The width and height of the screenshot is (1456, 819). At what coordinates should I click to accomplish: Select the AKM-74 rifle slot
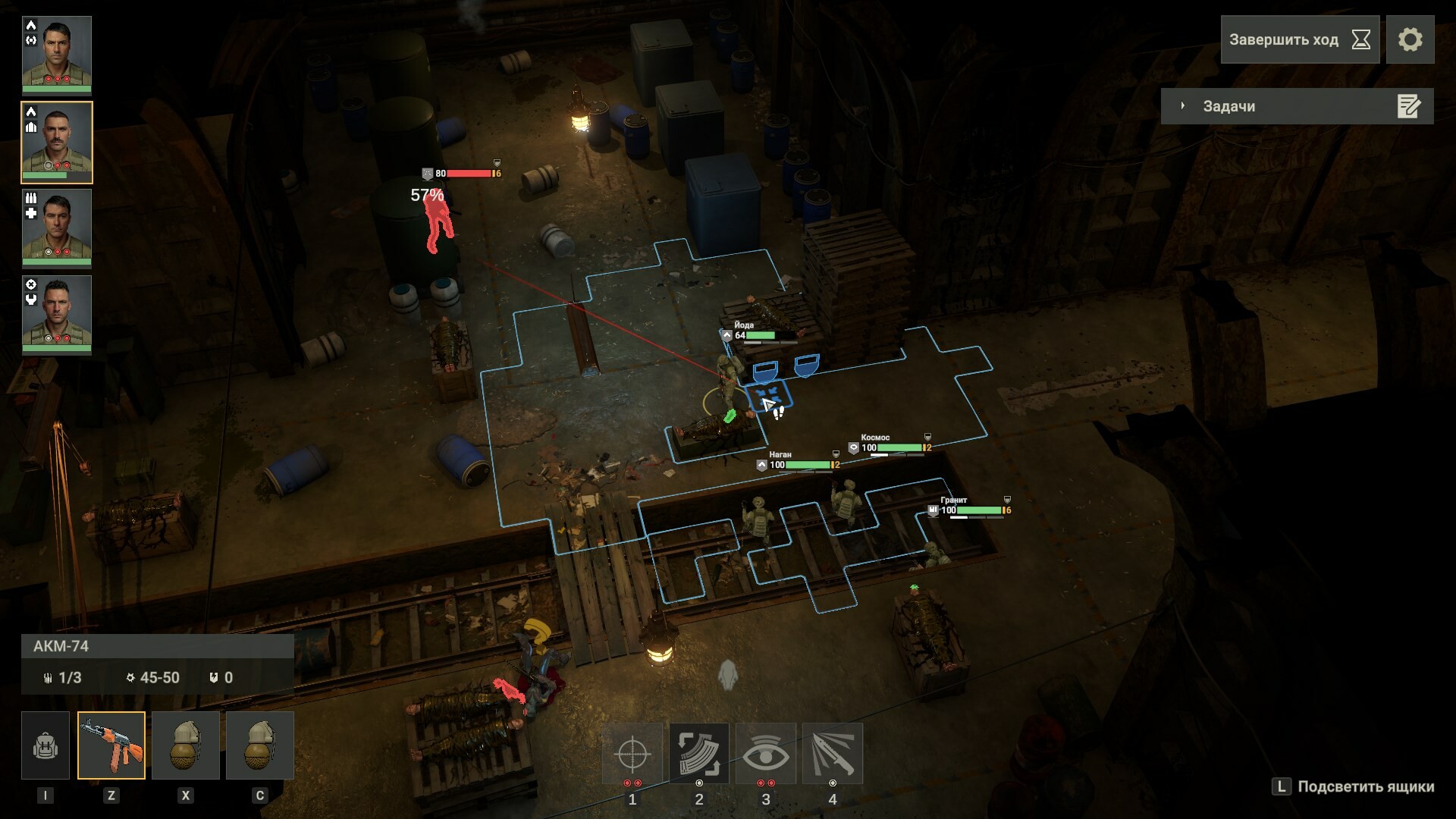(111, 745)
